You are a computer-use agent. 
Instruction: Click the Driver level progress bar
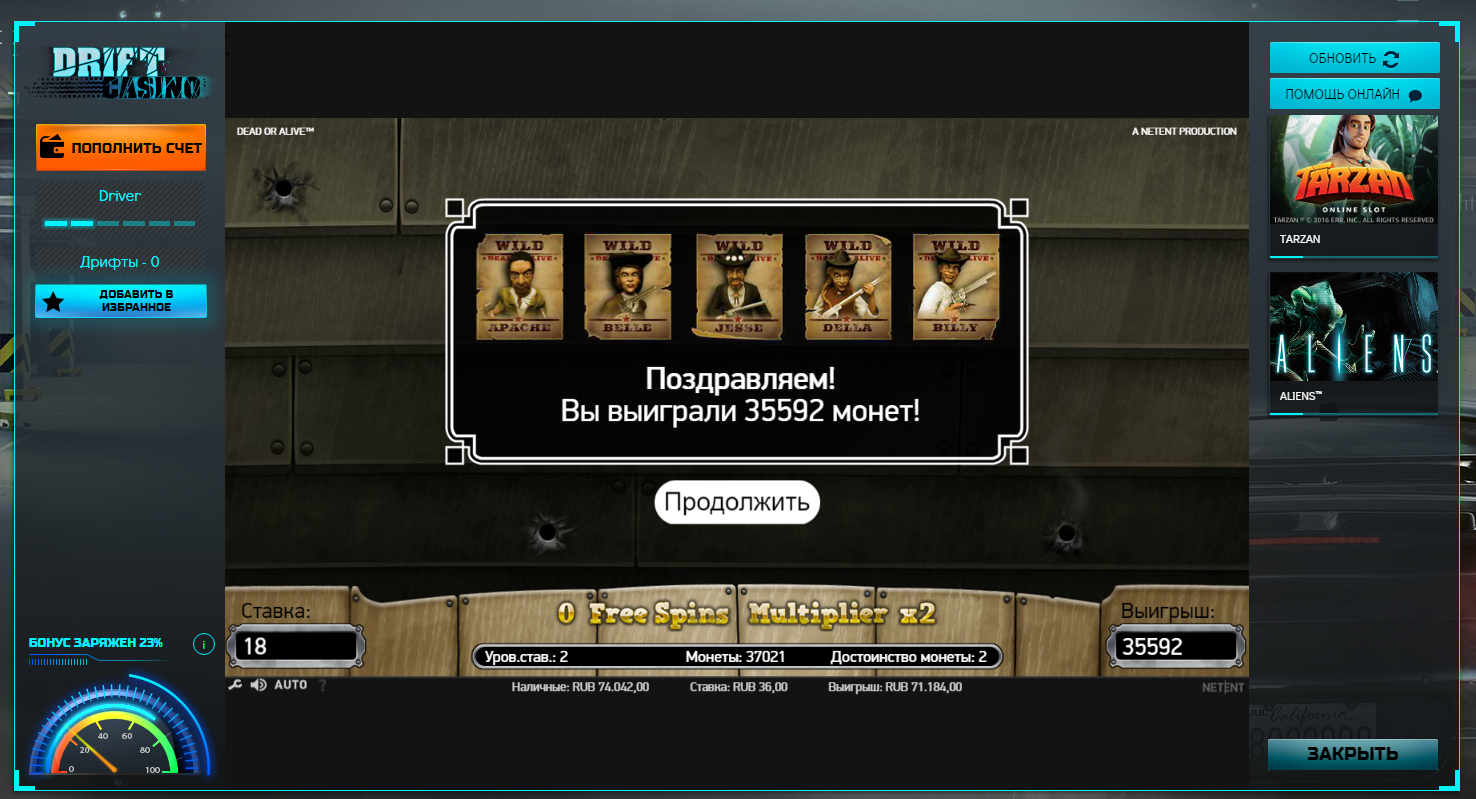point(119,222)
